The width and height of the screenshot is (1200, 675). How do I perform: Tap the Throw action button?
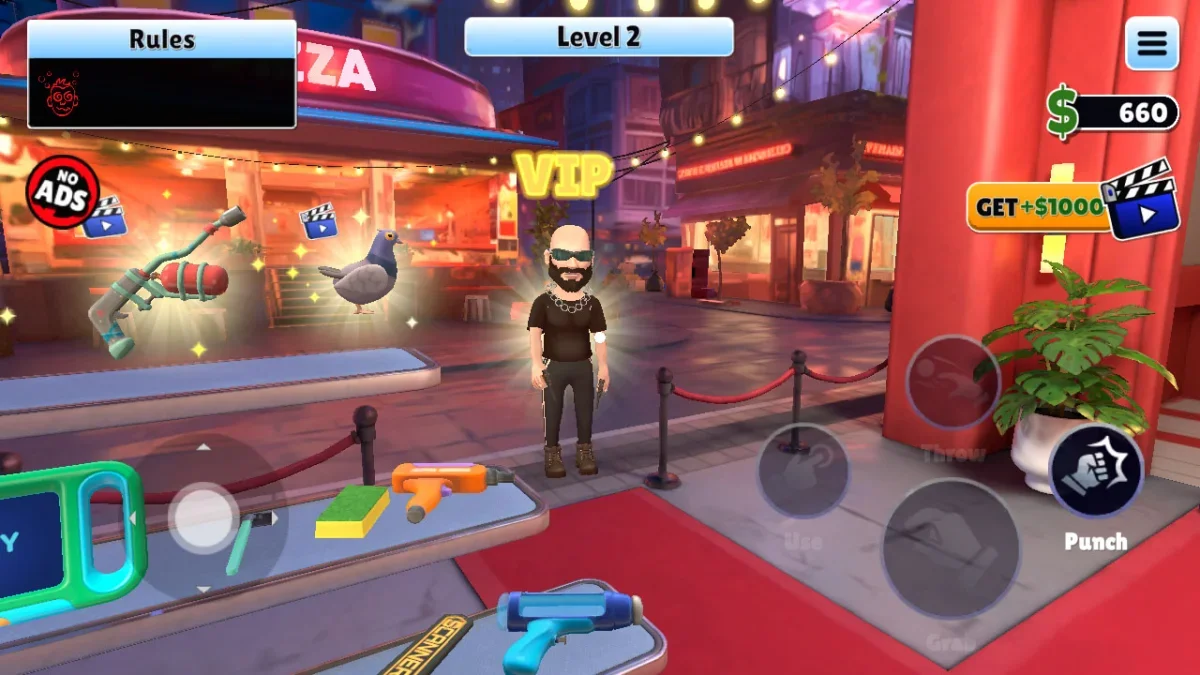coord(952,382)
